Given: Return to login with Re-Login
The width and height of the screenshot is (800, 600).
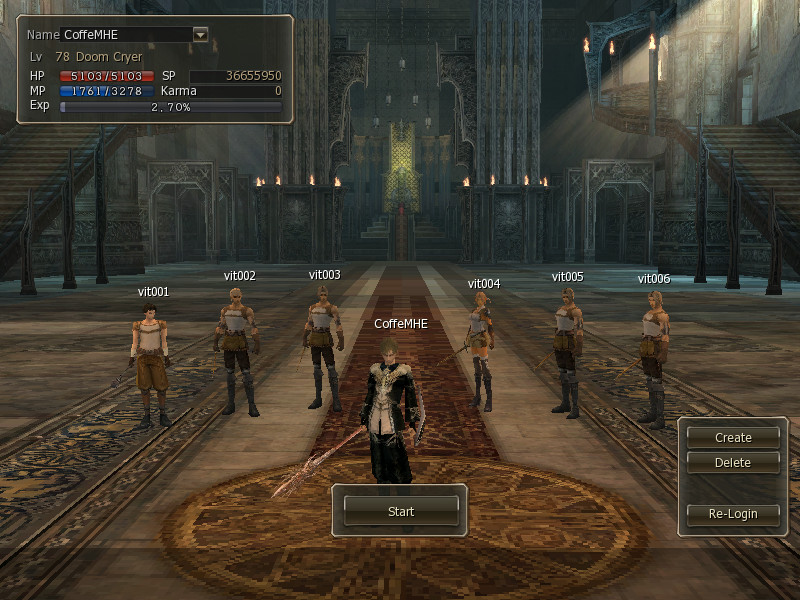Looking at the screenshot, I should tap(733, 514).
